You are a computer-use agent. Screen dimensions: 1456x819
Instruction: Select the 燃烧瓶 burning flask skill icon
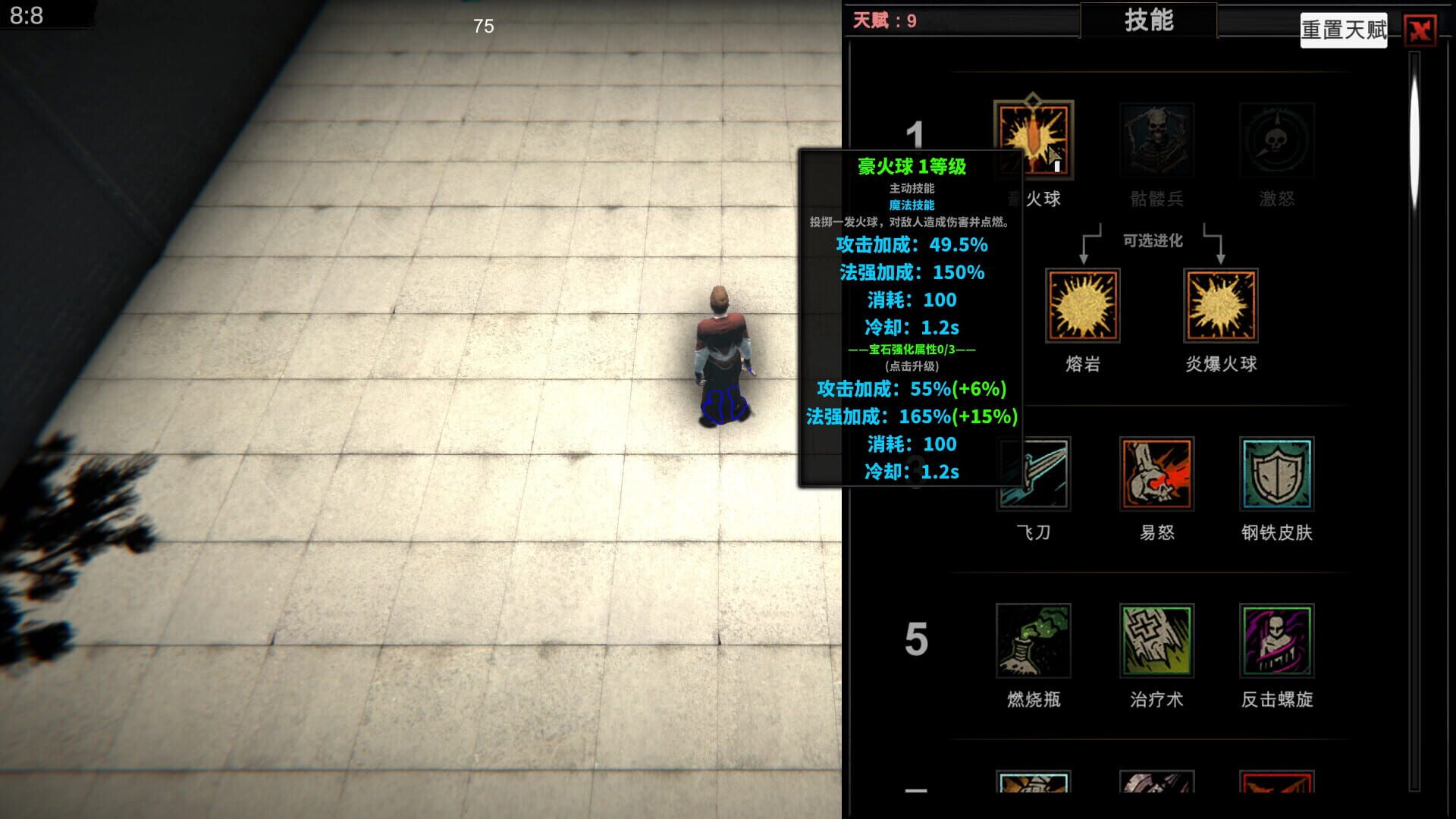(x=1034, y=642)
